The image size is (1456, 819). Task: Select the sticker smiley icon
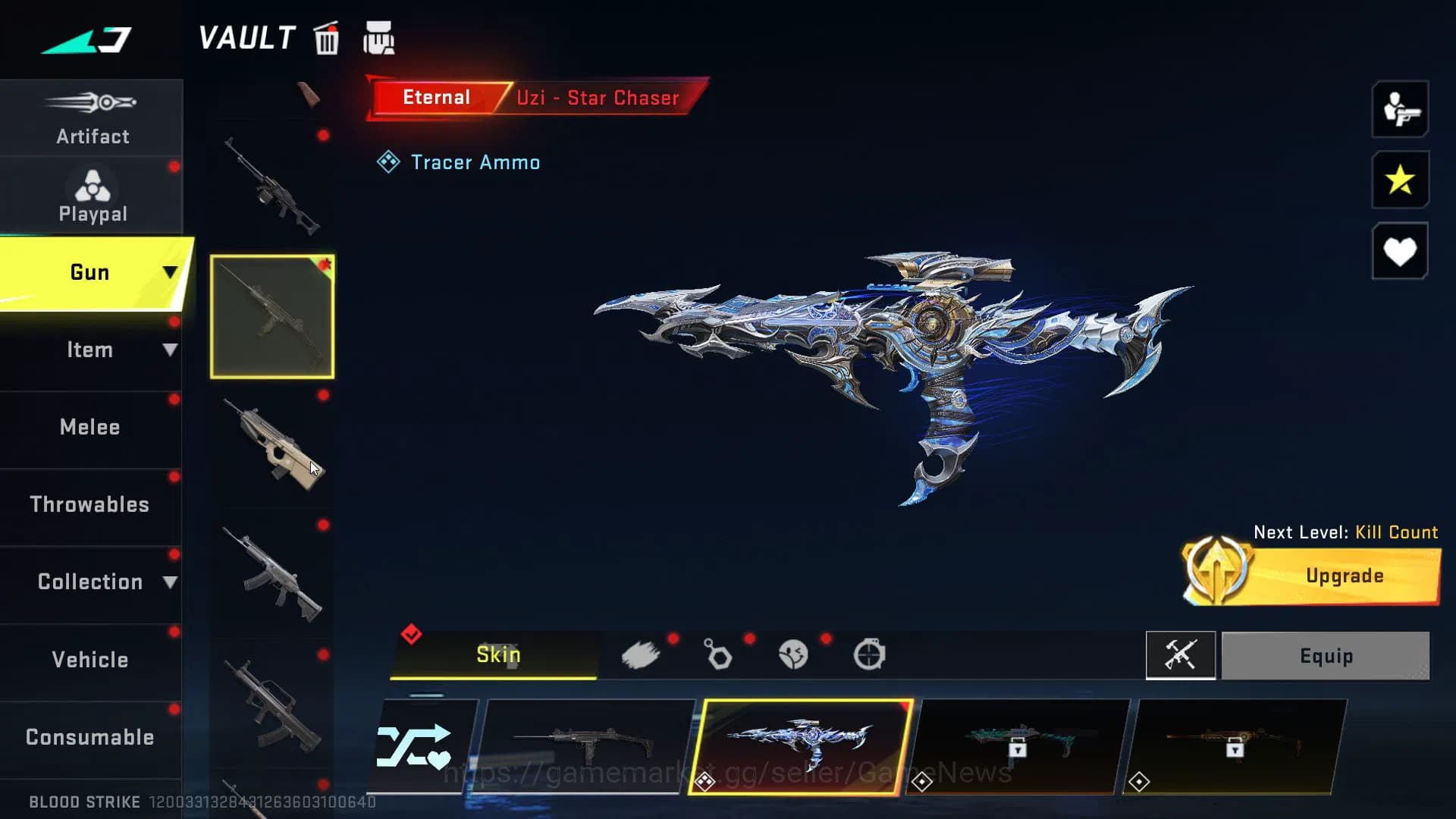793,654
